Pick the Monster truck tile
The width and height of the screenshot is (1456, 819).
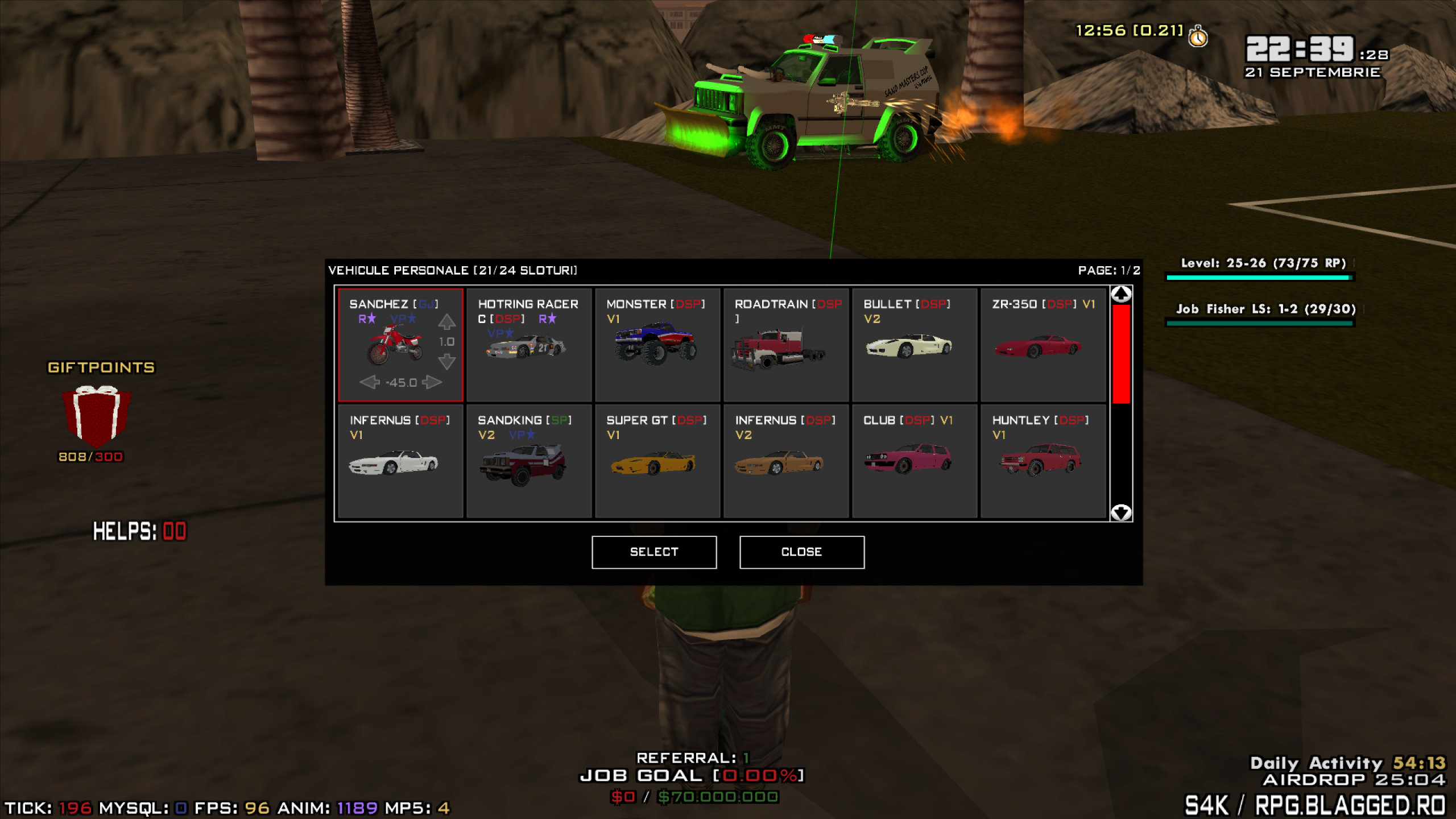(x=657, y=345)
